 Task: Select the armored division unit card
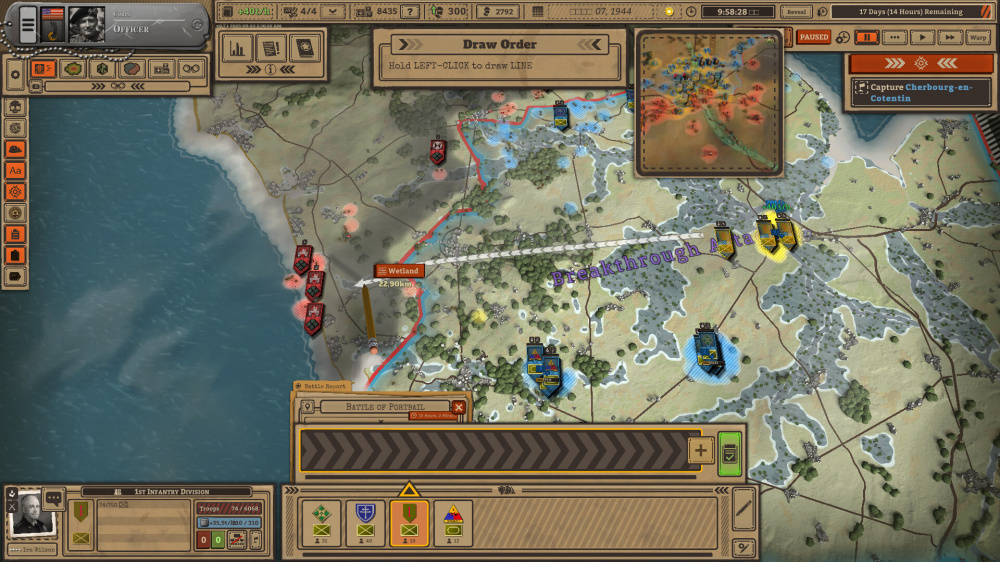pos(452,522)
